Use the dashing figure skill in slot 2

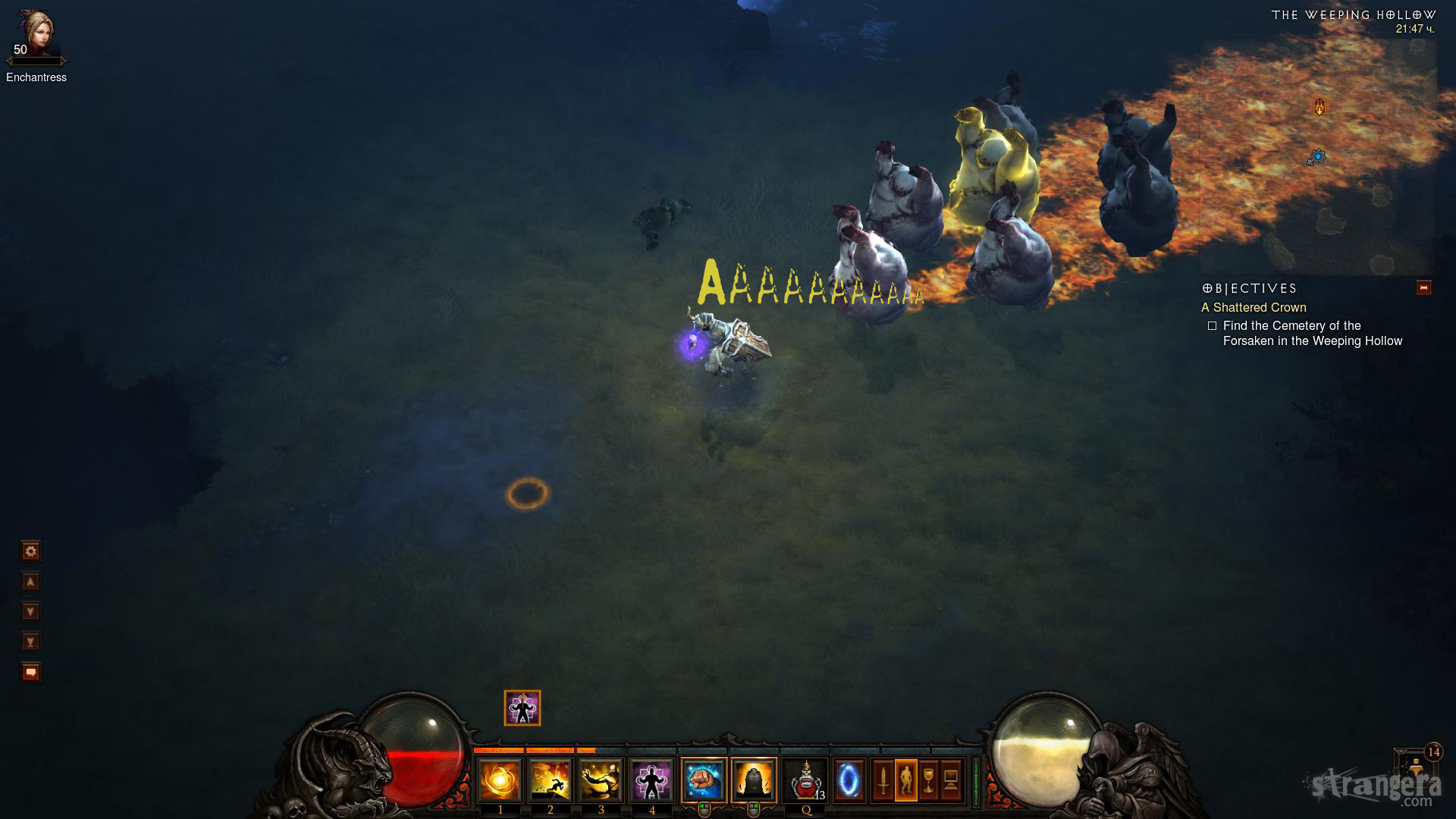(551, 780)
